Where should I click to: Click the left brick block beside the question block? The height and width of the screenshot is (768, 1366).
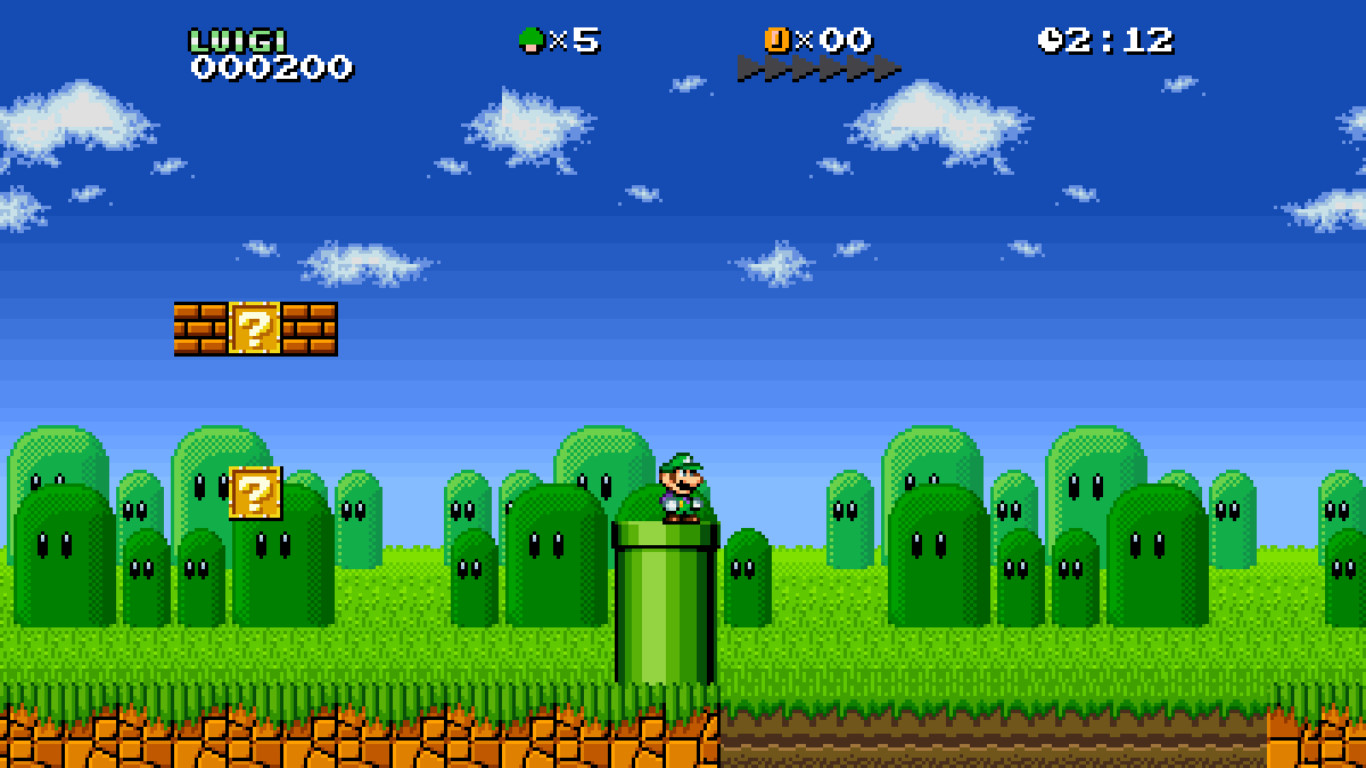coord(200,330)
